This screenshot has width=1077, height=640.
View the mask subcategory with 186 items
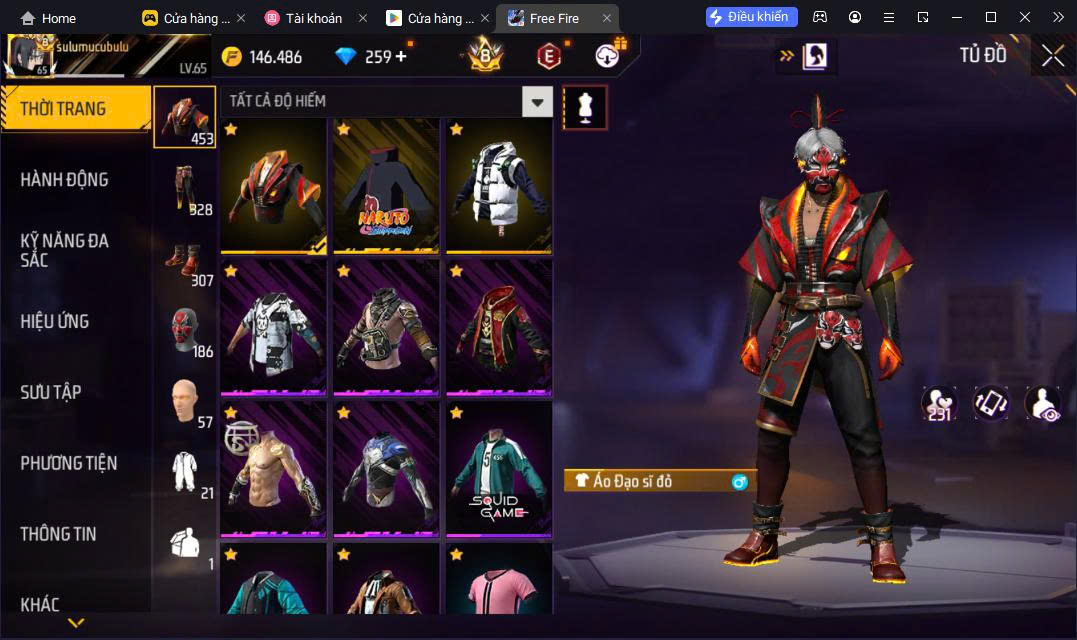coord(185,331)
